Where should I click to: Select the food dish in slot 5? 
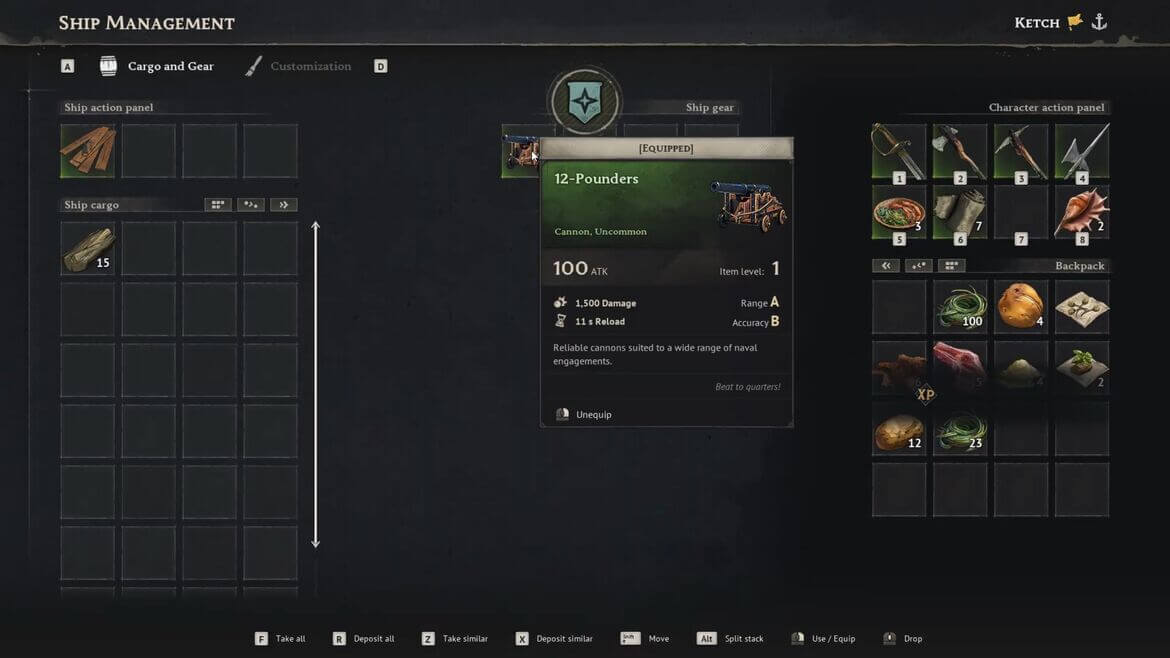(898, 212)
